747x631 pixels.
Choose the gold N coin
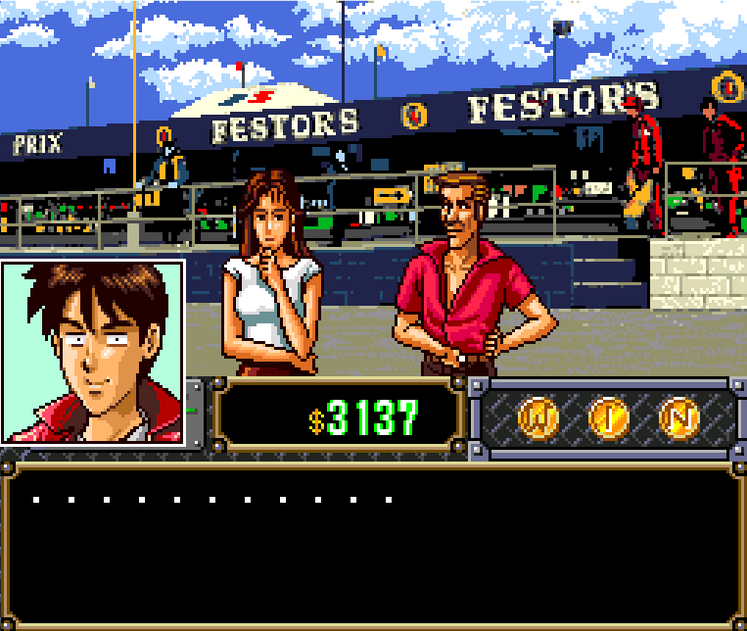tap(680, 417)
